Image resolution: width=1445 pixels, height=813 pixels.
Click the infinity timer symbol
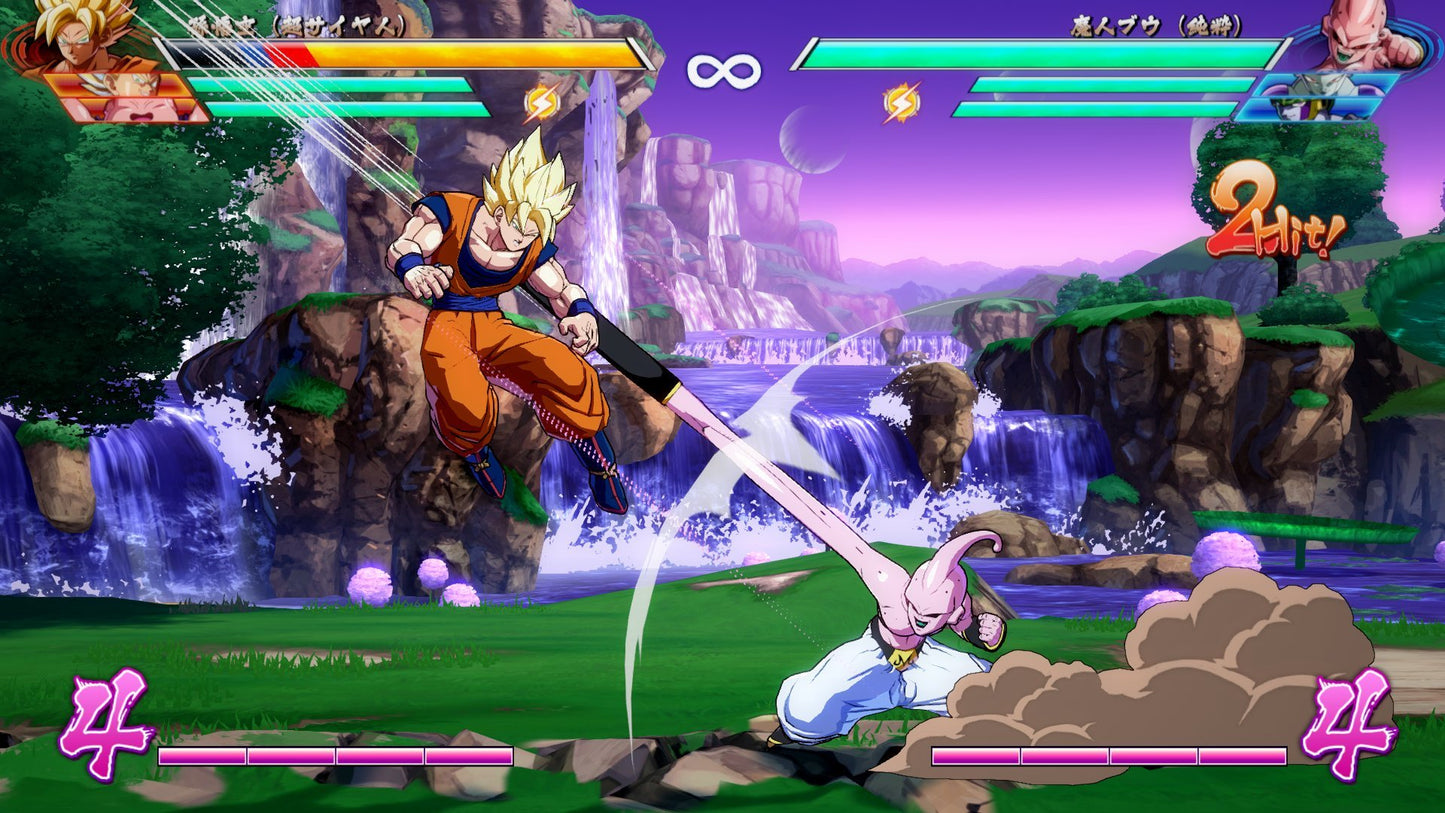pyautogui.click(x=722, y=70)
